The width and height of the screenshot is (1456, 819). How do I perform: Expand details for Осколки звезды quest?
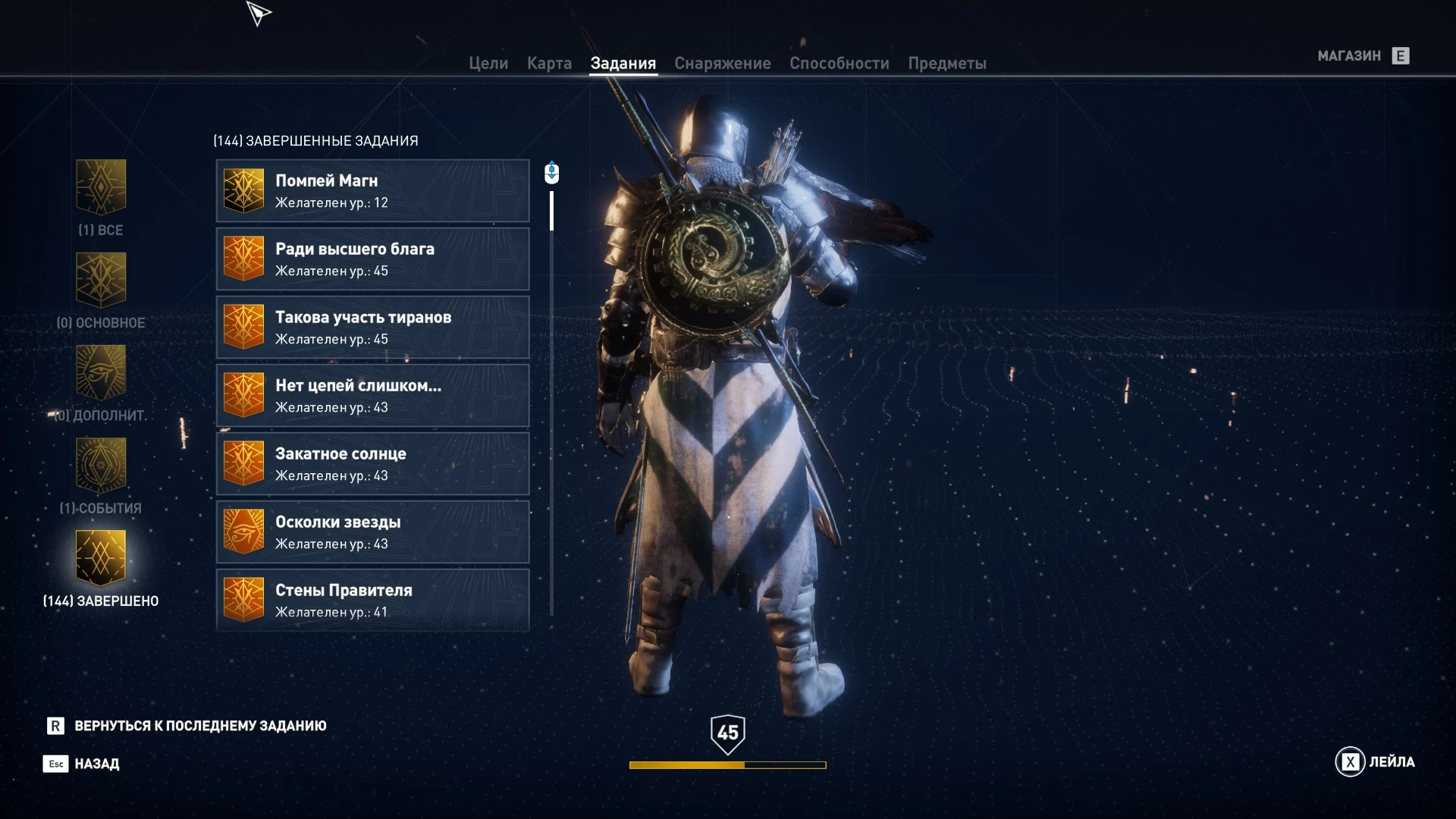point(373,532)
